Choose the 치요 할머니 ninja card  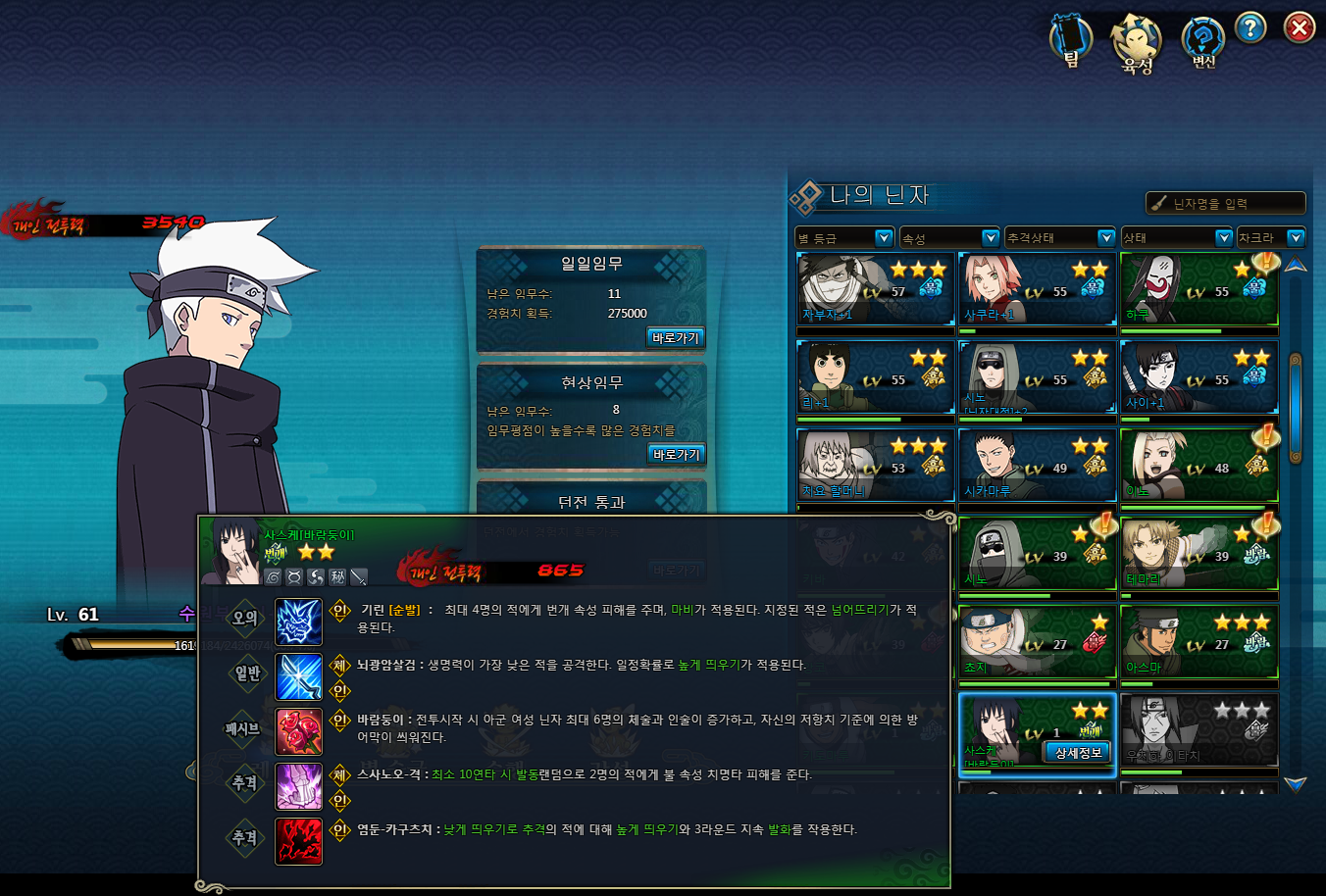pyautogui.click(x=875, y=466)
